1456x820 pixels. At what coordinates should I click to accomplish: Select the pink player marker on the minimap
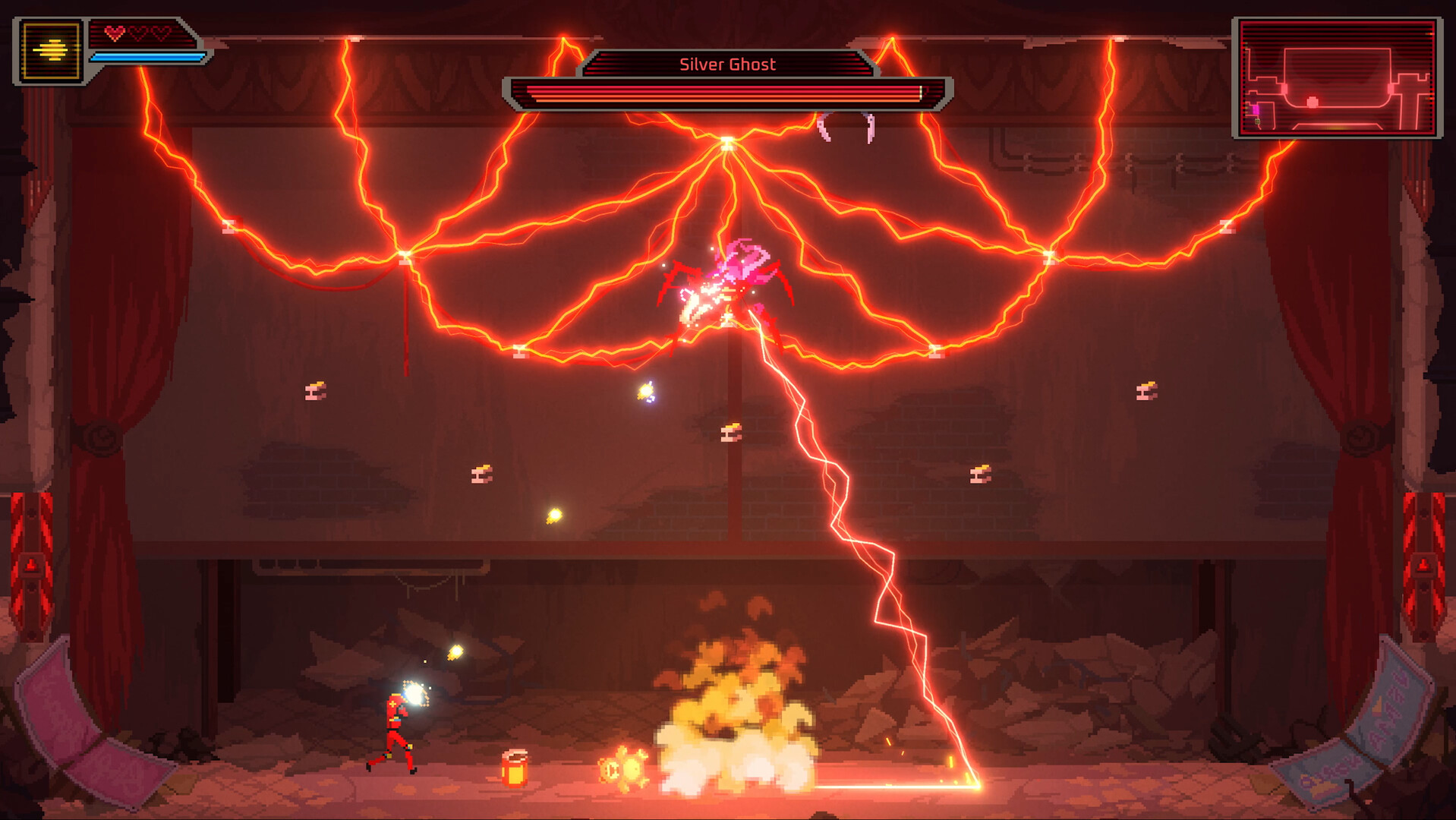(x=1256, y=111)
